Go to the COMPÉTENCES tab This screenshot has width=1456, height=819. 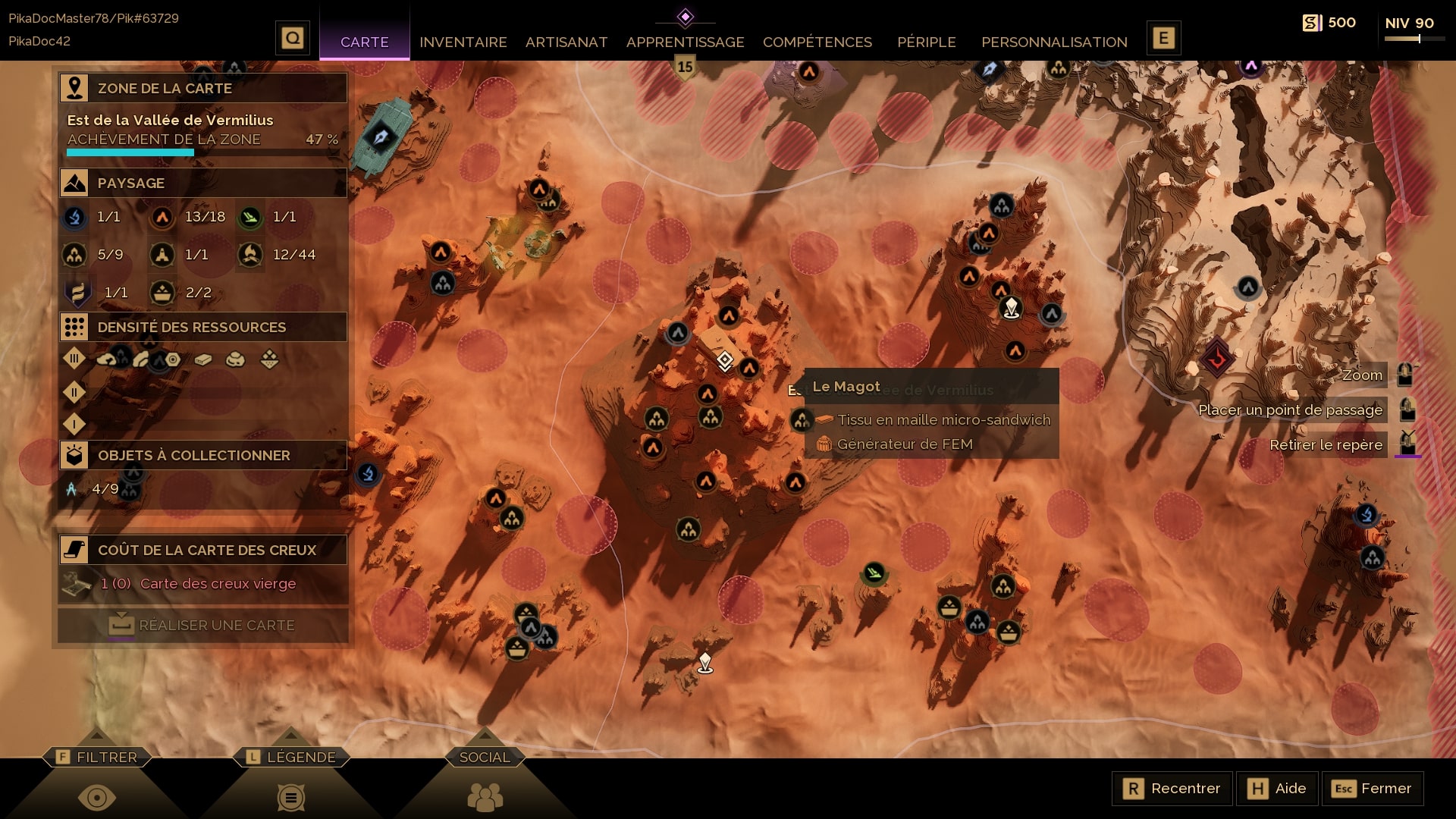(817, 42)
